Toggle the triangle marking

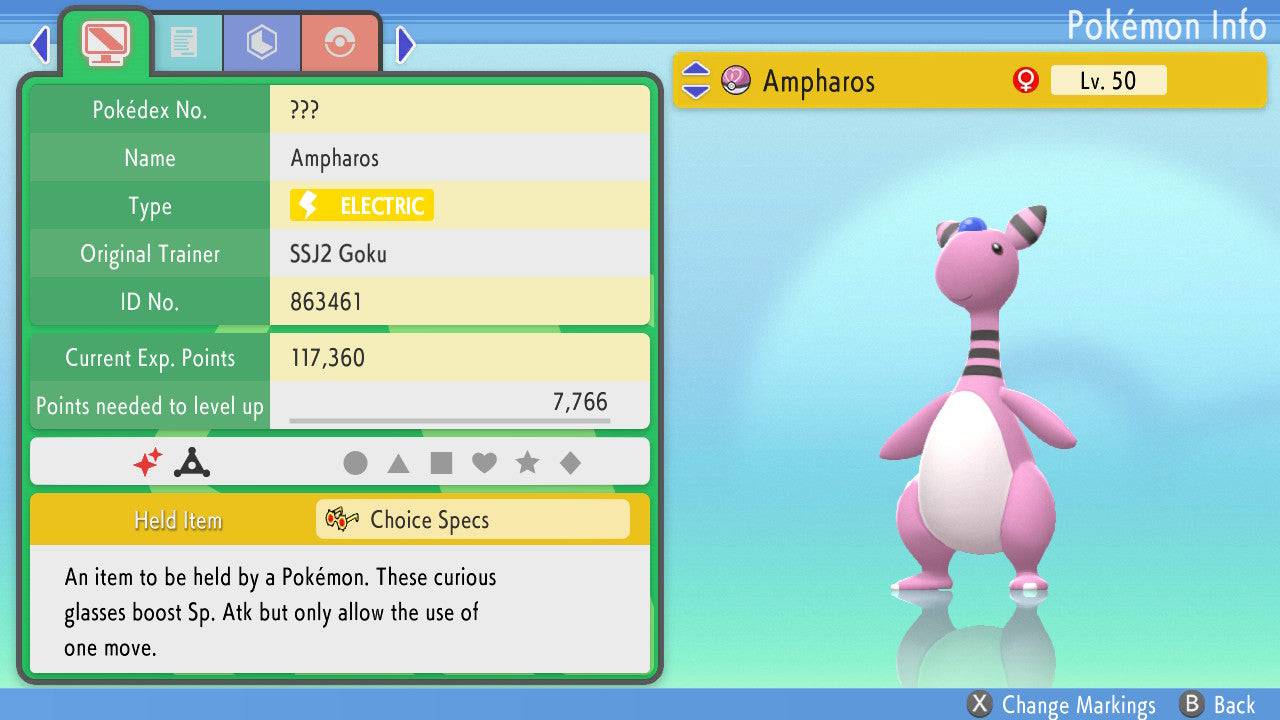coord(398,463)
